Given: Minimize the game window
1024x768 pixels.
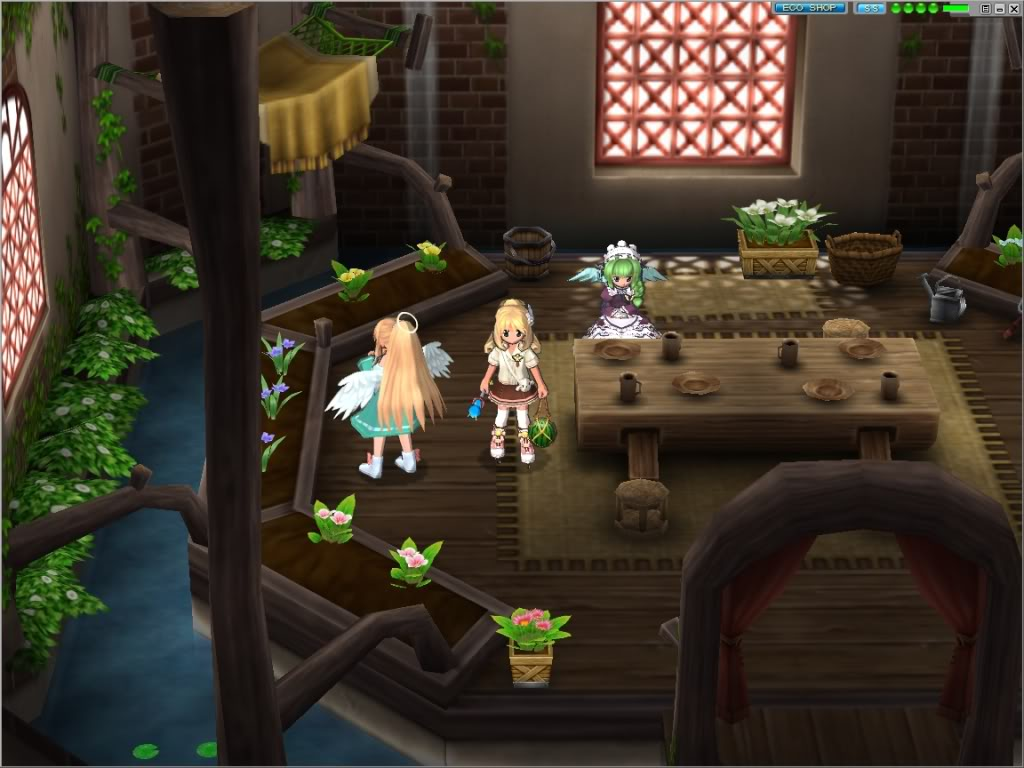Looking at the screenshot, I should (999, 8).
